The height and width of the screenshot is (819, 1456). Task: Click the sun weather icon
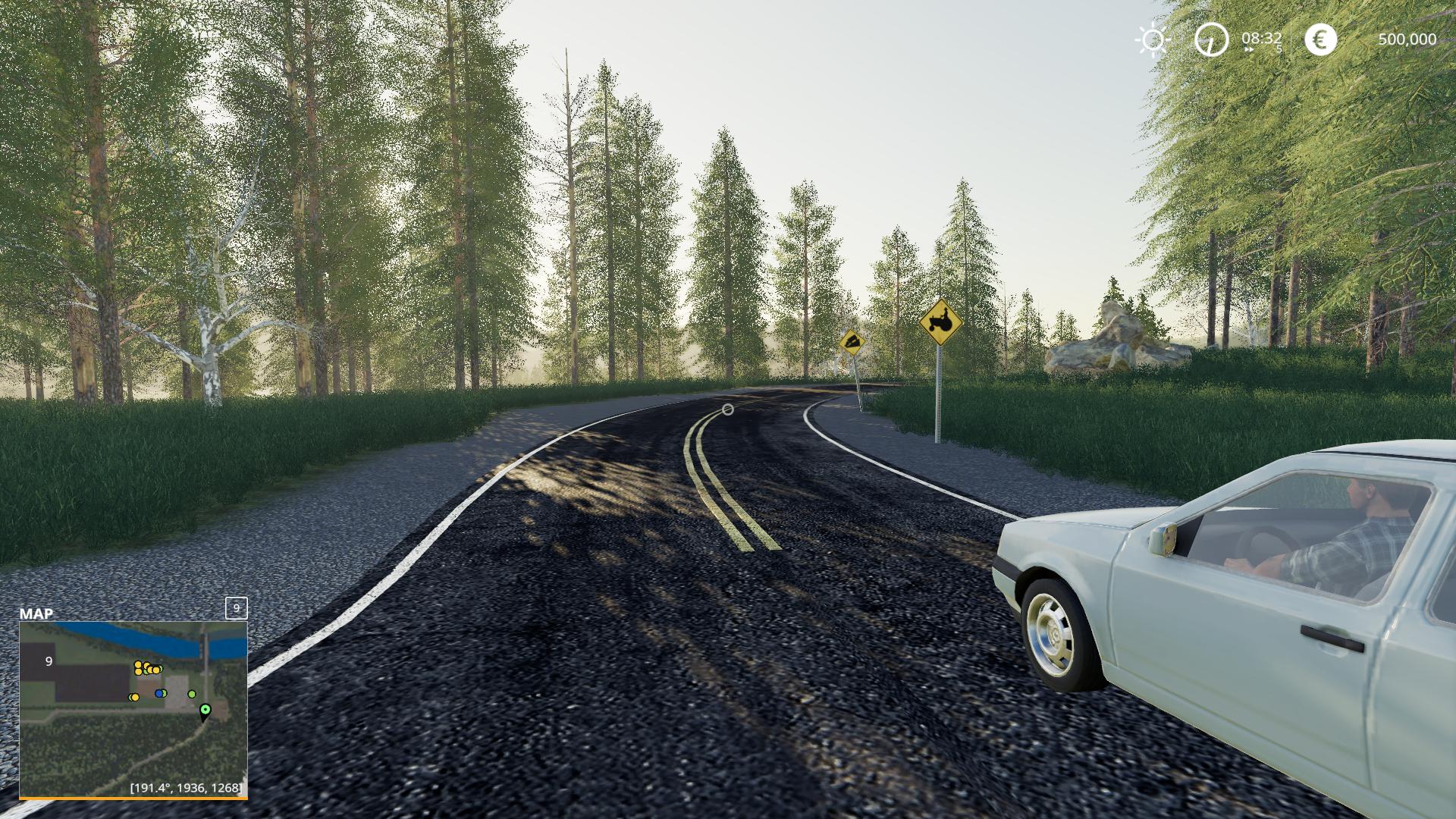click(1153, 39)
